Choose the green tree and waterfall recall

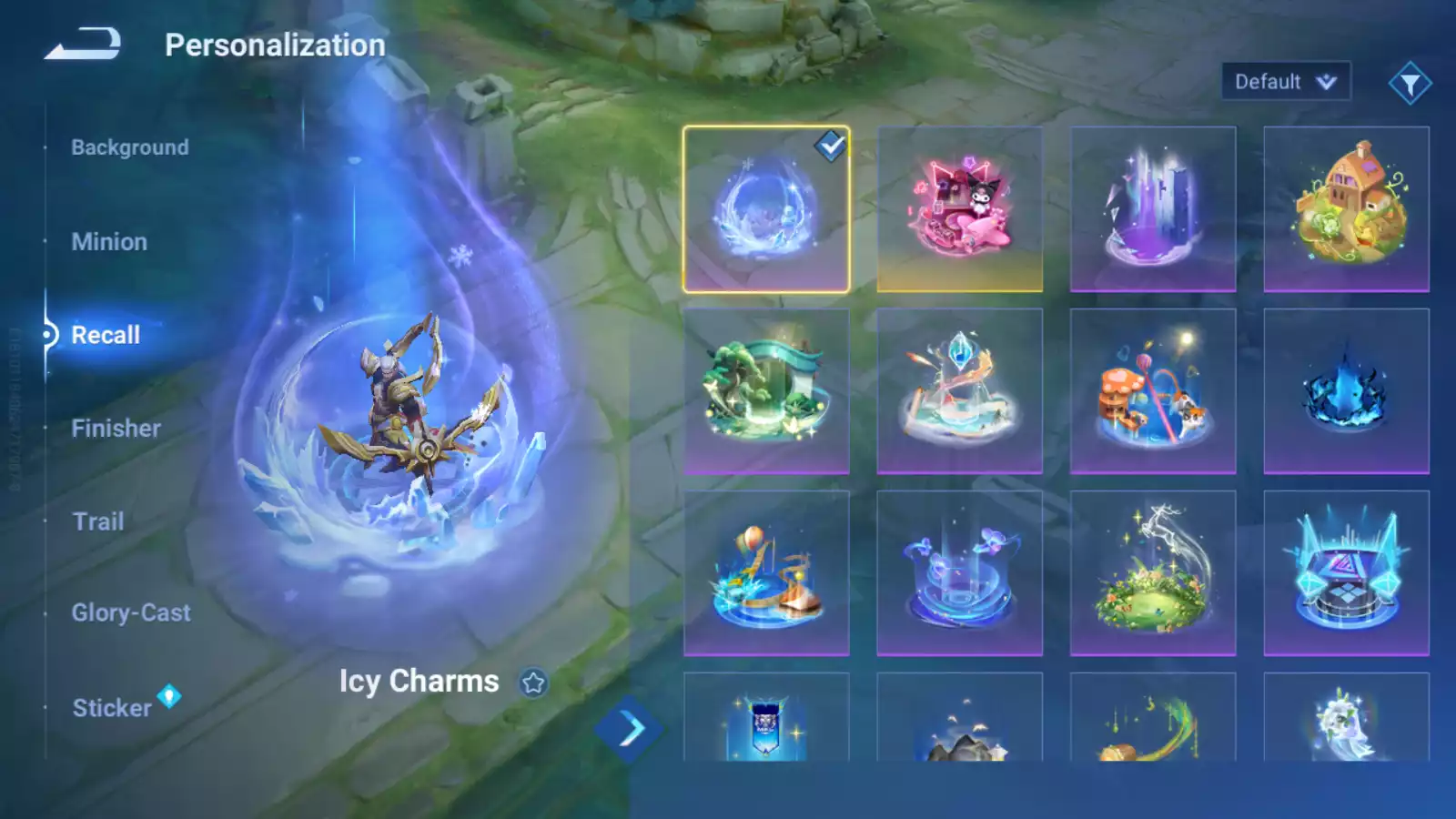pyautogui.click(x=766, y=391)
